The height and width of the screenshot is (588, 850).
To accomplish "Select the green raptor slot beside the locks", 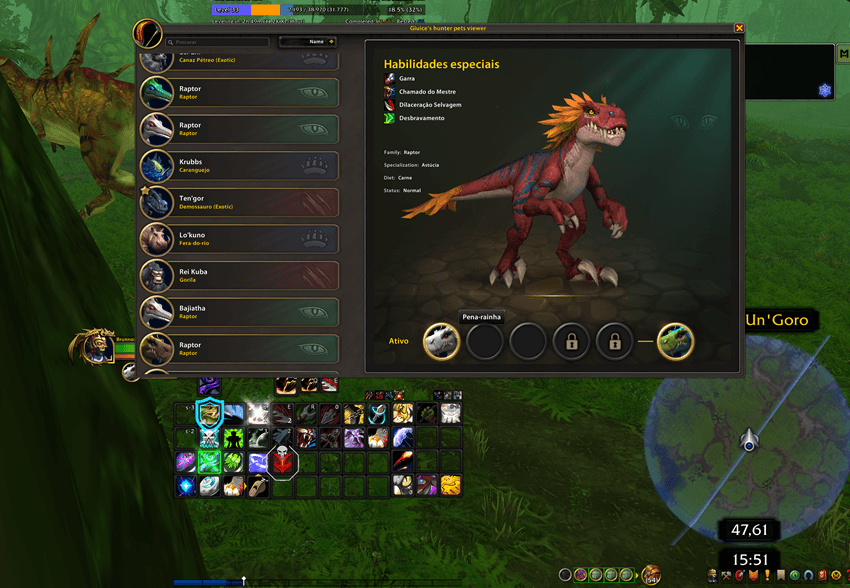I will click(675, 341).
